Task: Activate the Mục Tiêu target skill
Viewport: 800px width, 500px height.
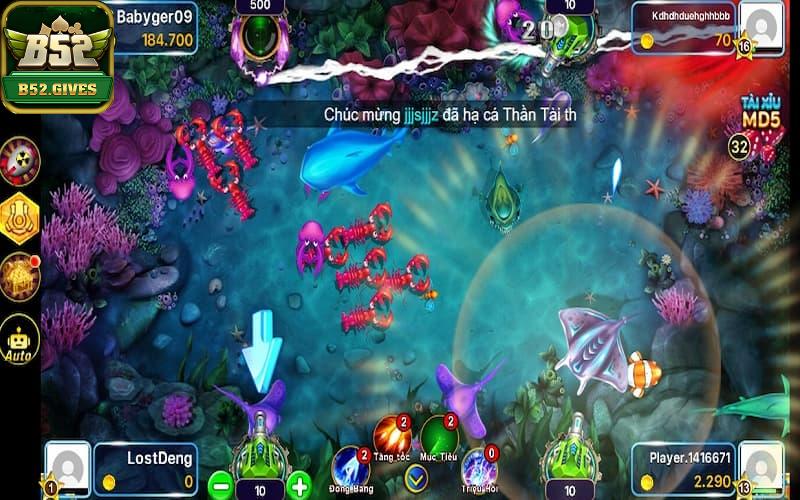Action: 439,435
